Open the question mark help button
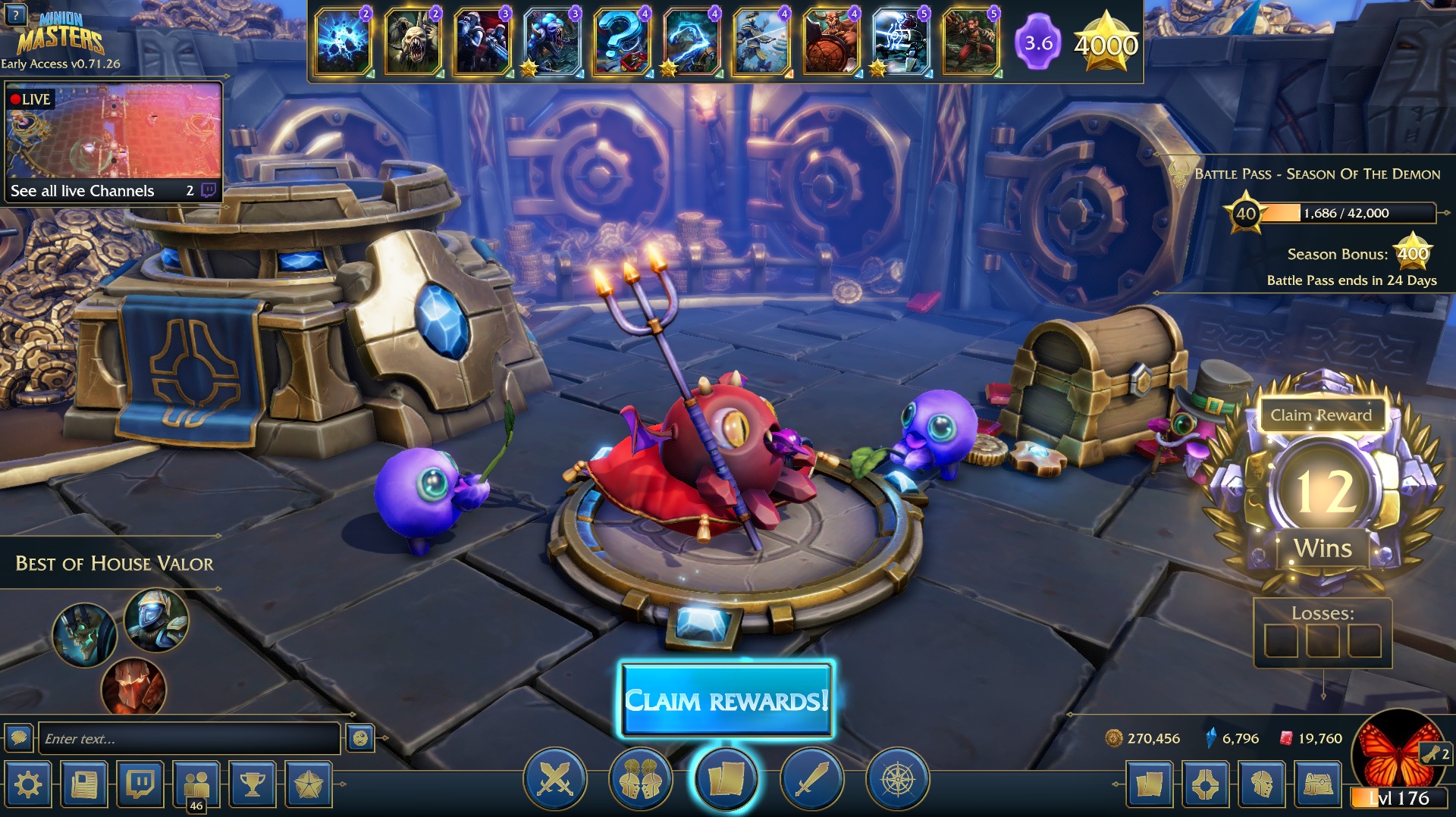Viewport: 1456px width, 817px height. 15,14
